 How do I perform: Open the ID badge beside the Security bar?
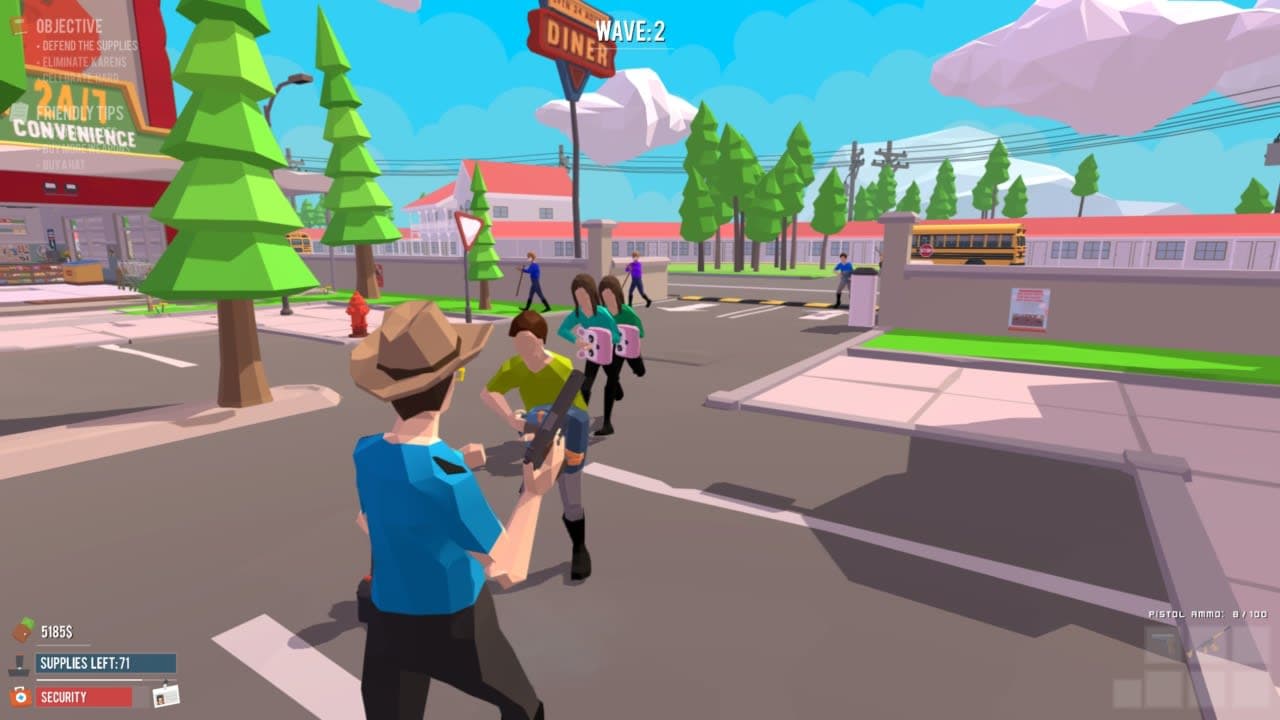167,697
